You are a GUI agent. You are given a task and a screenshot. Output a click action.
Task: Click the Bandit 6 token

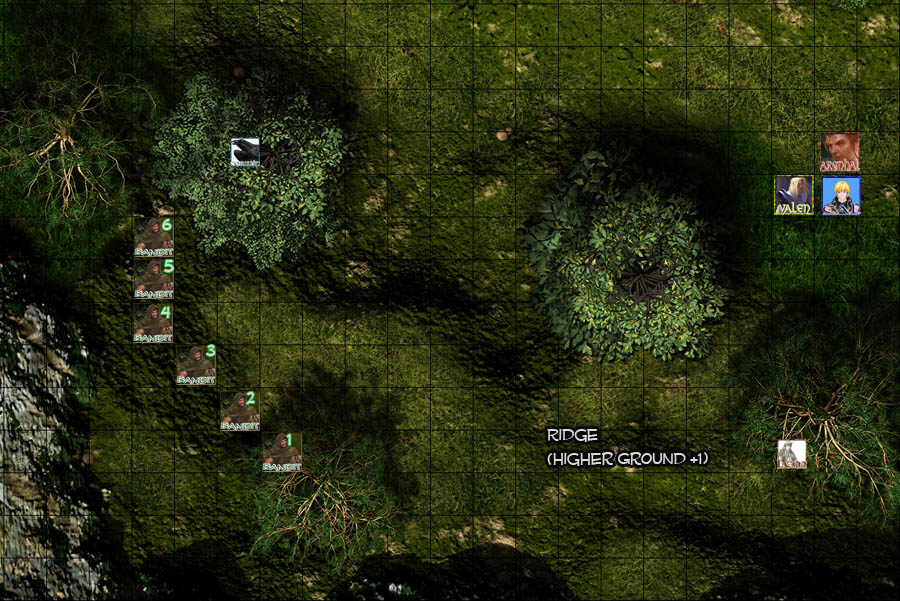pos(154,236)
